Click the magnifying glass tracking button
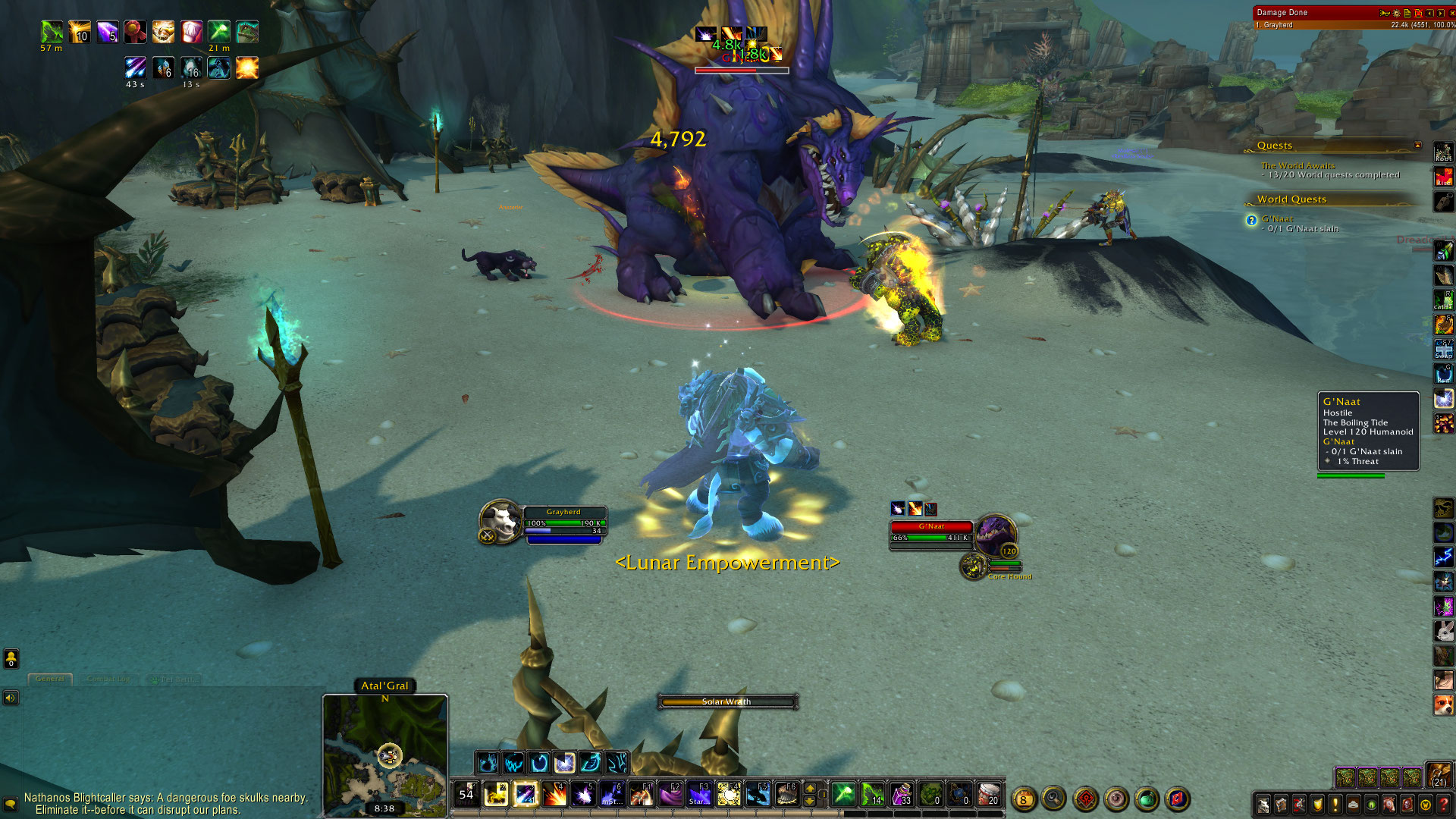The image size is (1456, 819). point(1053,798)
